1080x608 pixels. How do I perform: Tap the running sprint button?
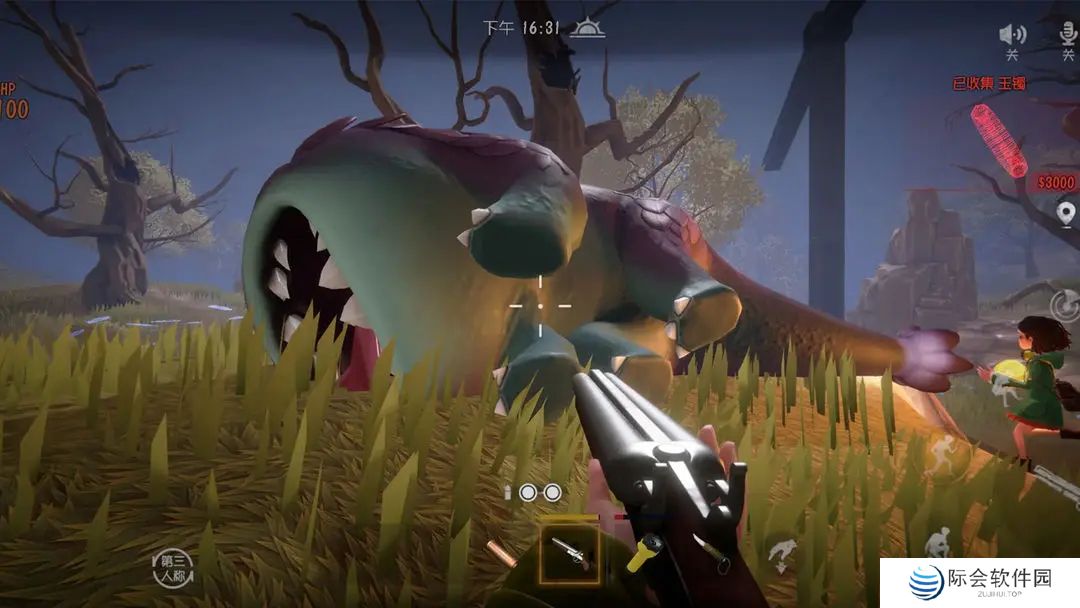941,458
